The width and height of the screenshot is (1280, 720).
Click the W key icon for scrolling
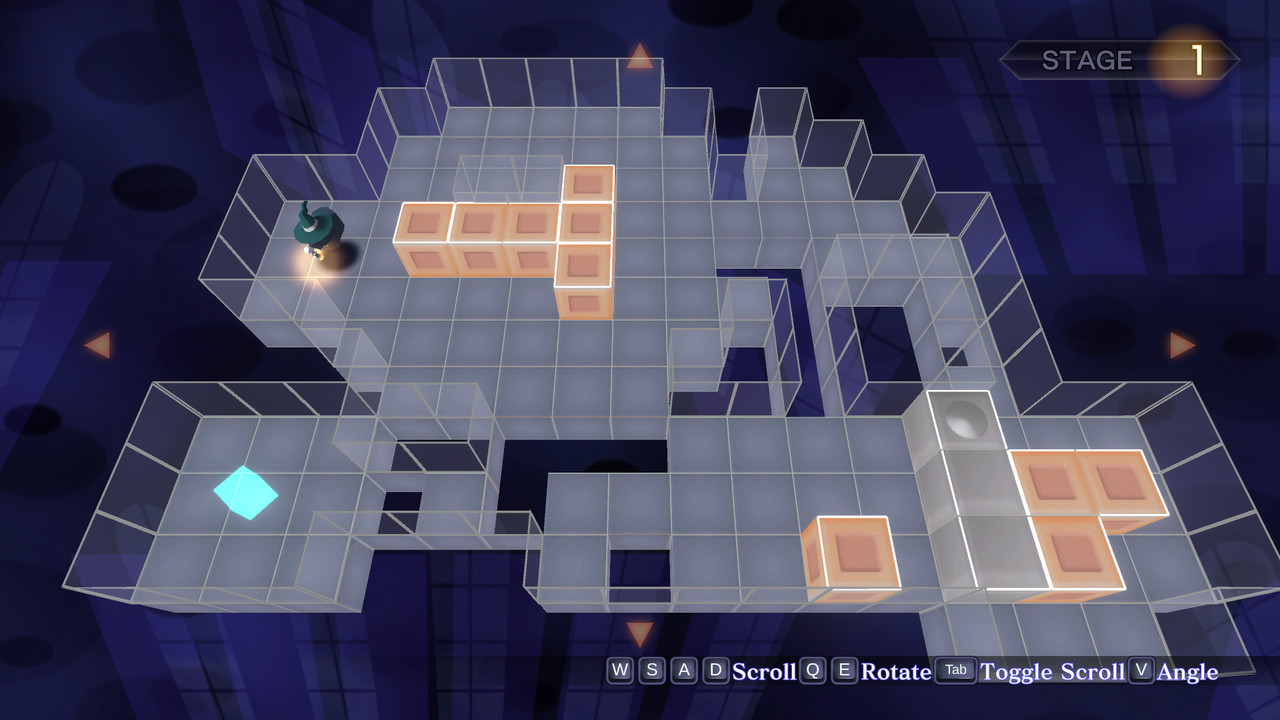click(x=619, y=671)
